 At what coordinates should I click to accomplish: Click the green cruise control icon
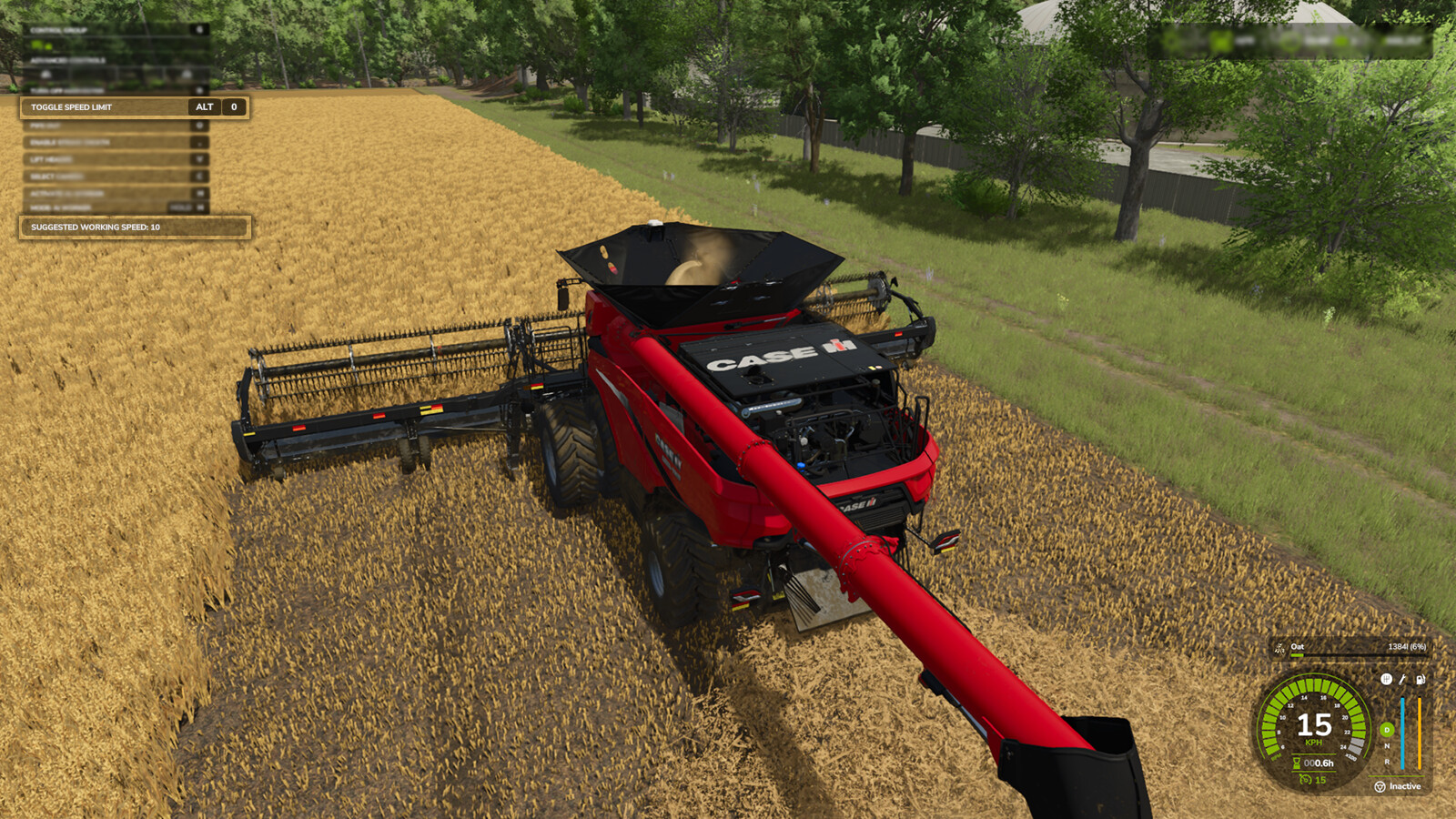pos(1305,780)
